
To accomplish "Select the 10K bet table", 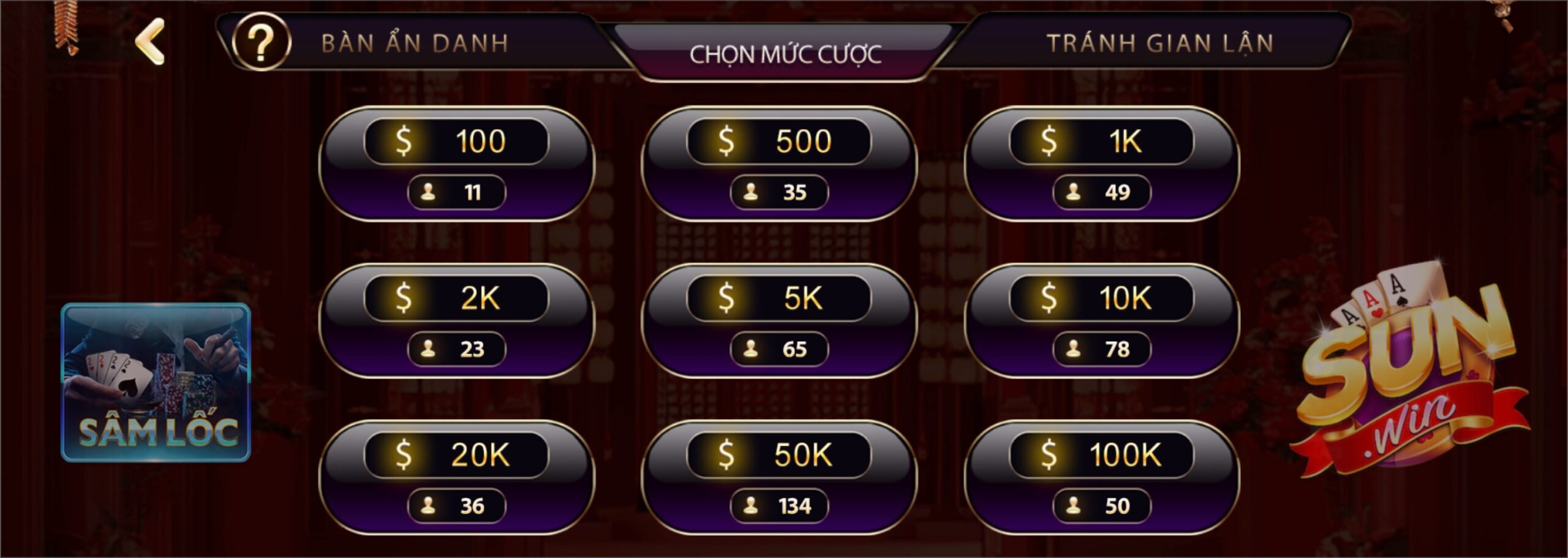I will (1101, 320).
